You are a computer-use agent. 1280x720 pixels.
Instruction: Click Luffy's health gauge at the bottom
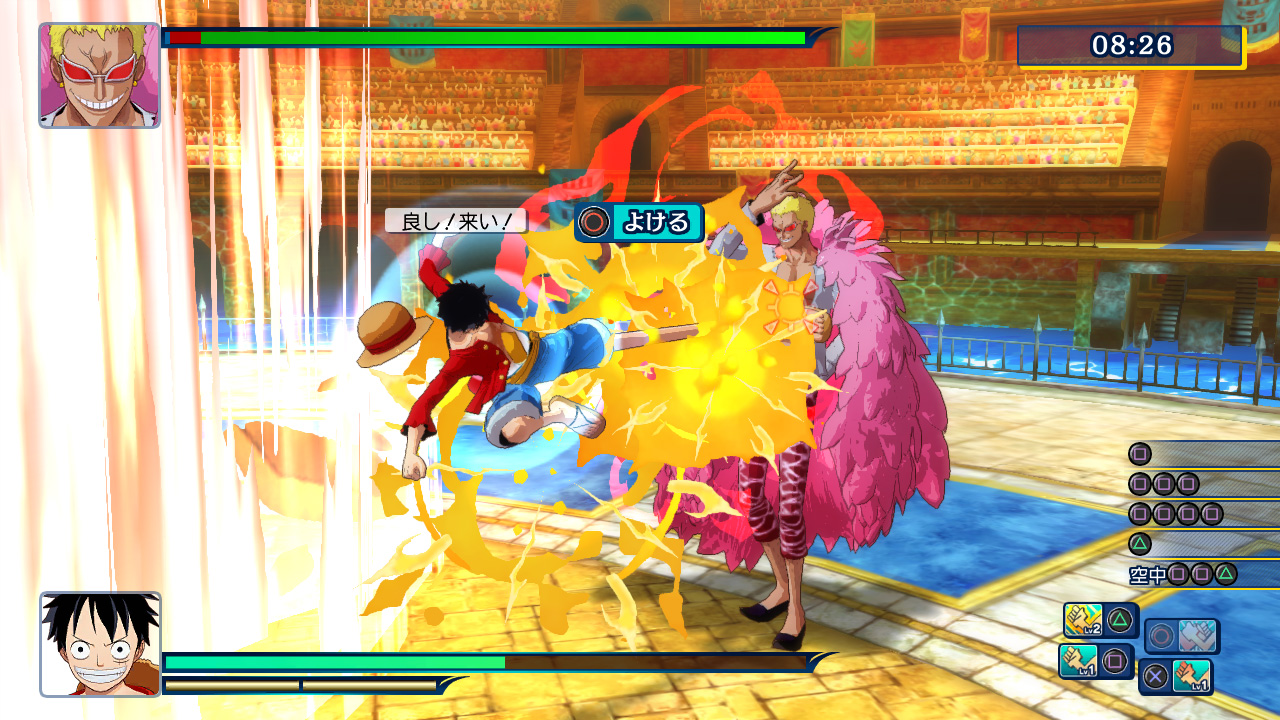click(330, 663)
